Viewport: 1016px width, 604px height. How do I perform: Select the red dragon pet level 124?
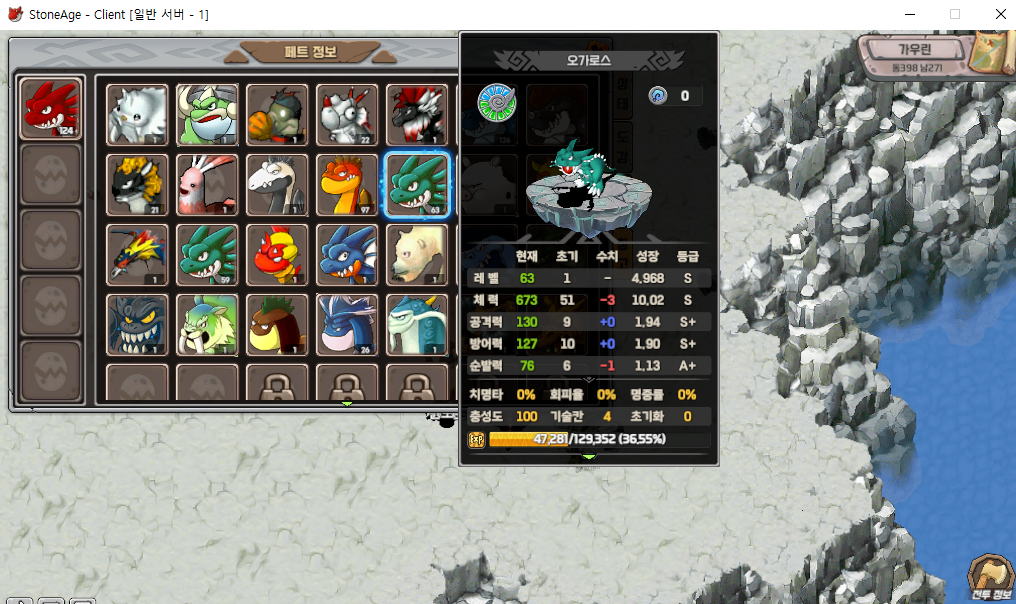pos(52,108)
